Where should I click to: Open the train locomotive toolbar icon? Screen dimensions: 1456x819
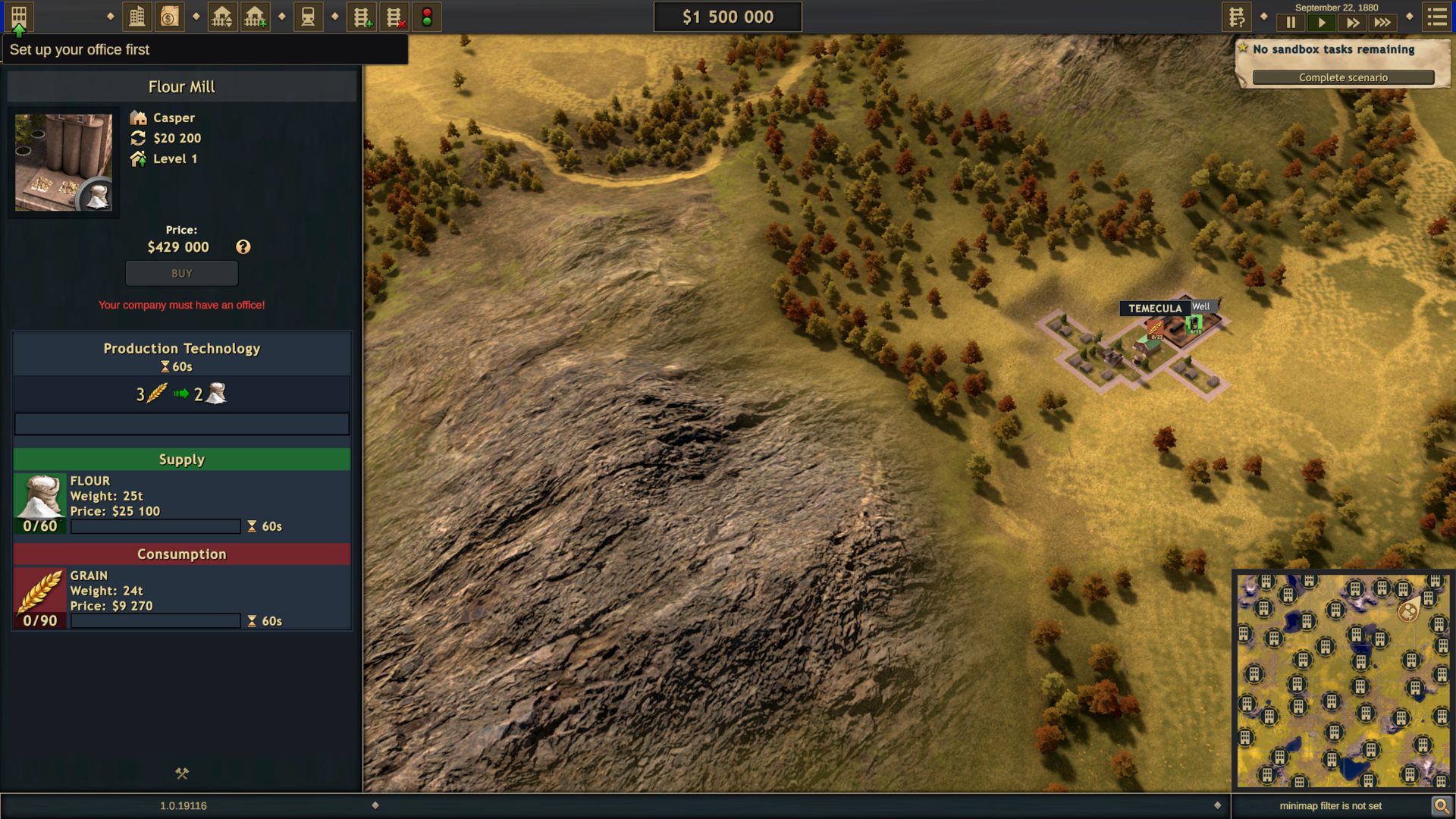308,17
